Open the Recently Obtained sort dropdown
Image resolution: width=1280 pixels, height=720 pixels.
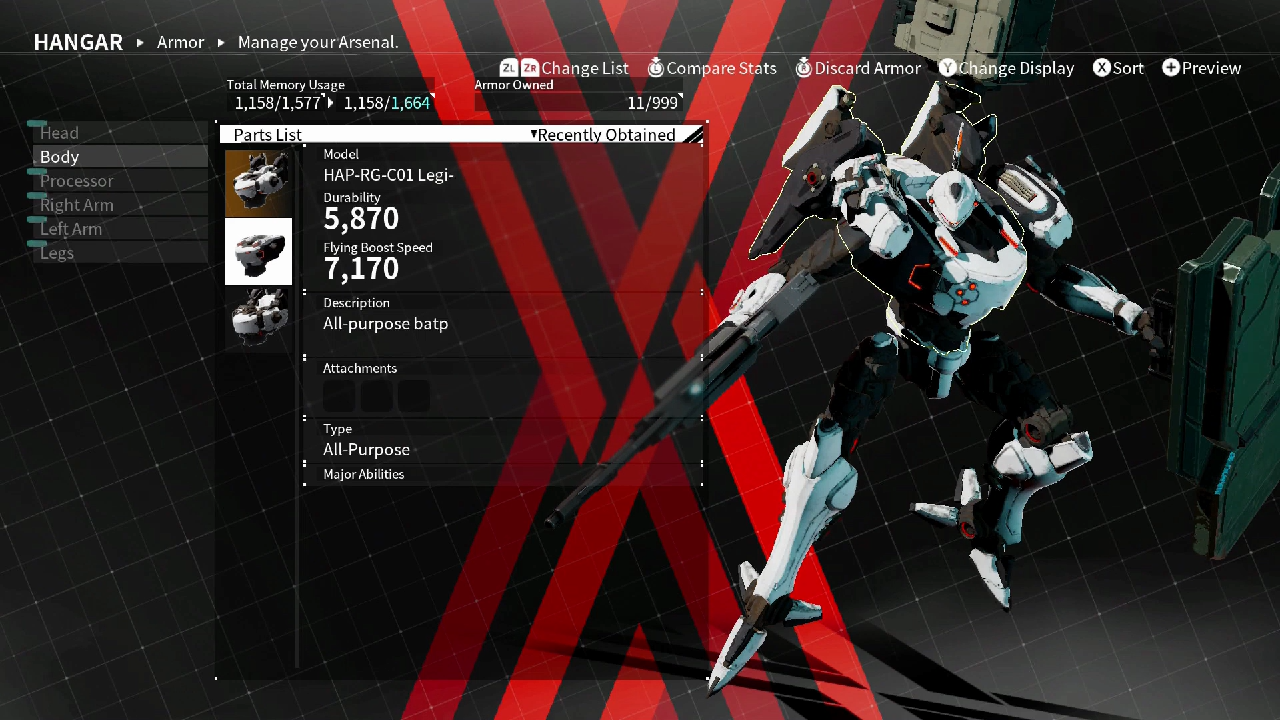point(604,134)
